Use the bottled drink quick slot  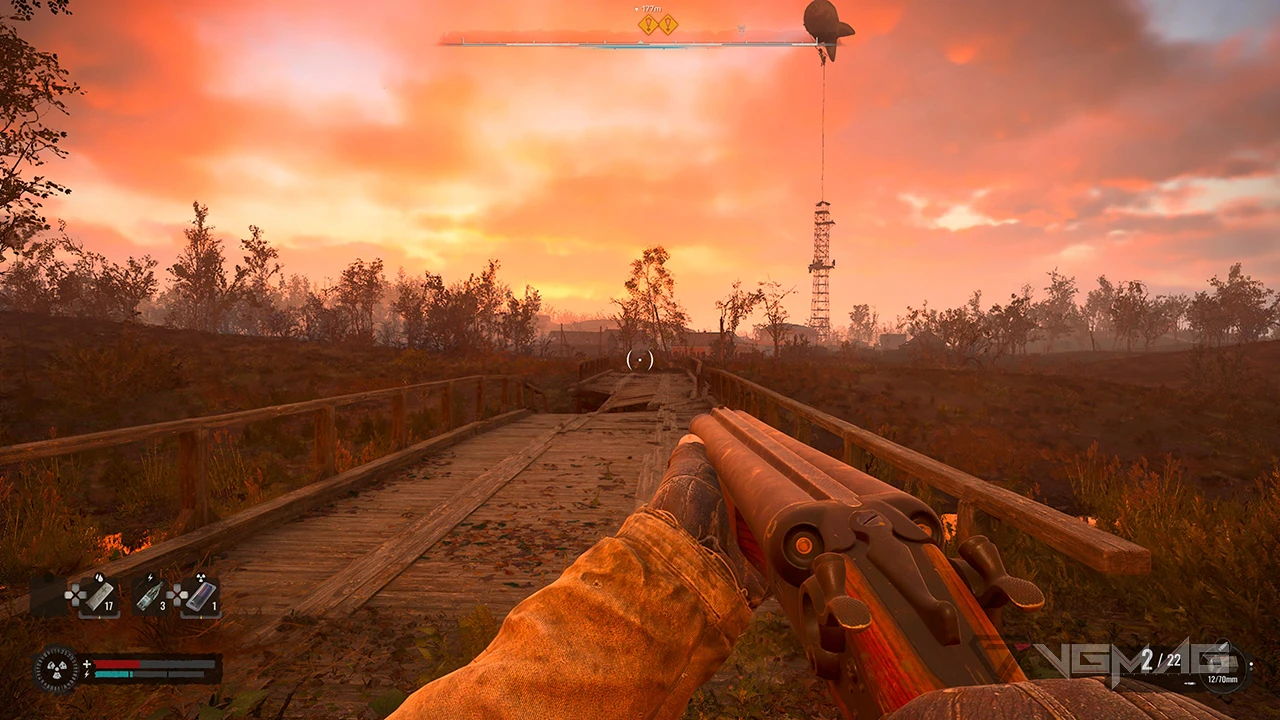[150, 596]
